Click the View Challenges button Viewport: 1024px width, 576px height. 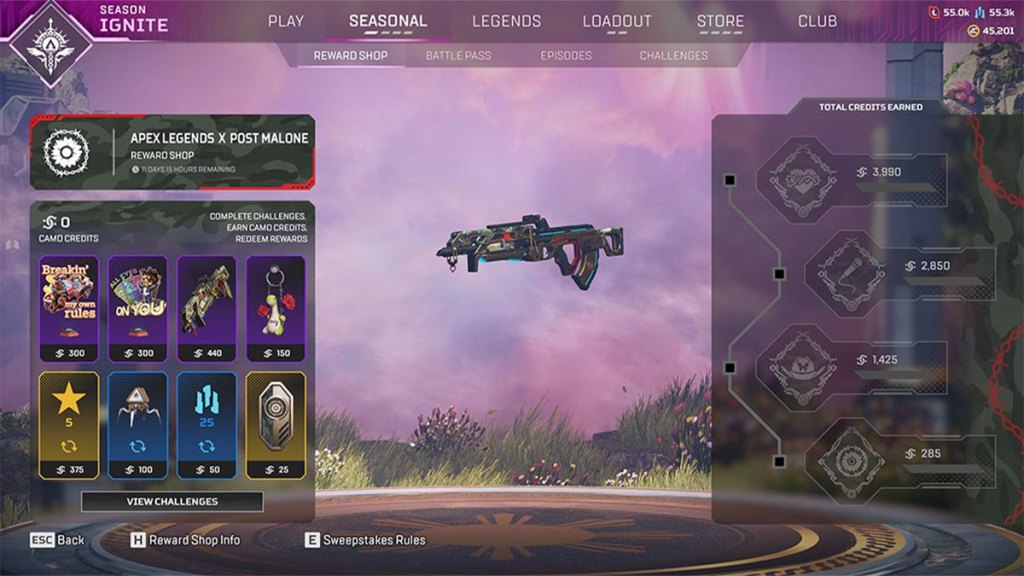(x=172, y=501)
